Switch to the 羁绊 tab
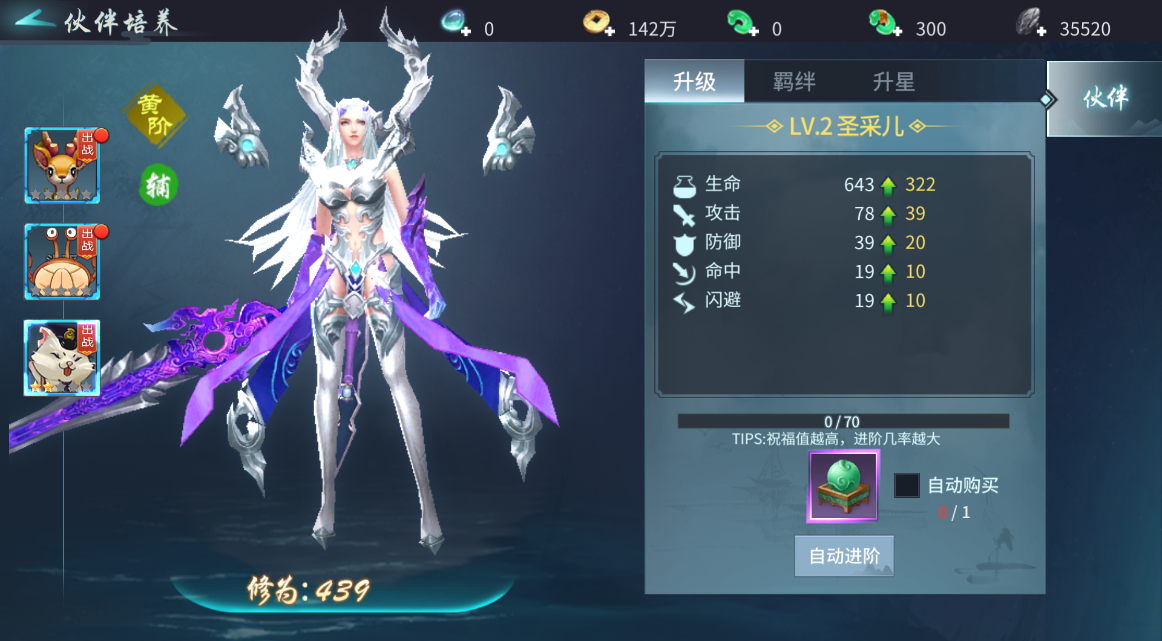The width and height of the screenshot is (1162, 641). click(794, 82)
